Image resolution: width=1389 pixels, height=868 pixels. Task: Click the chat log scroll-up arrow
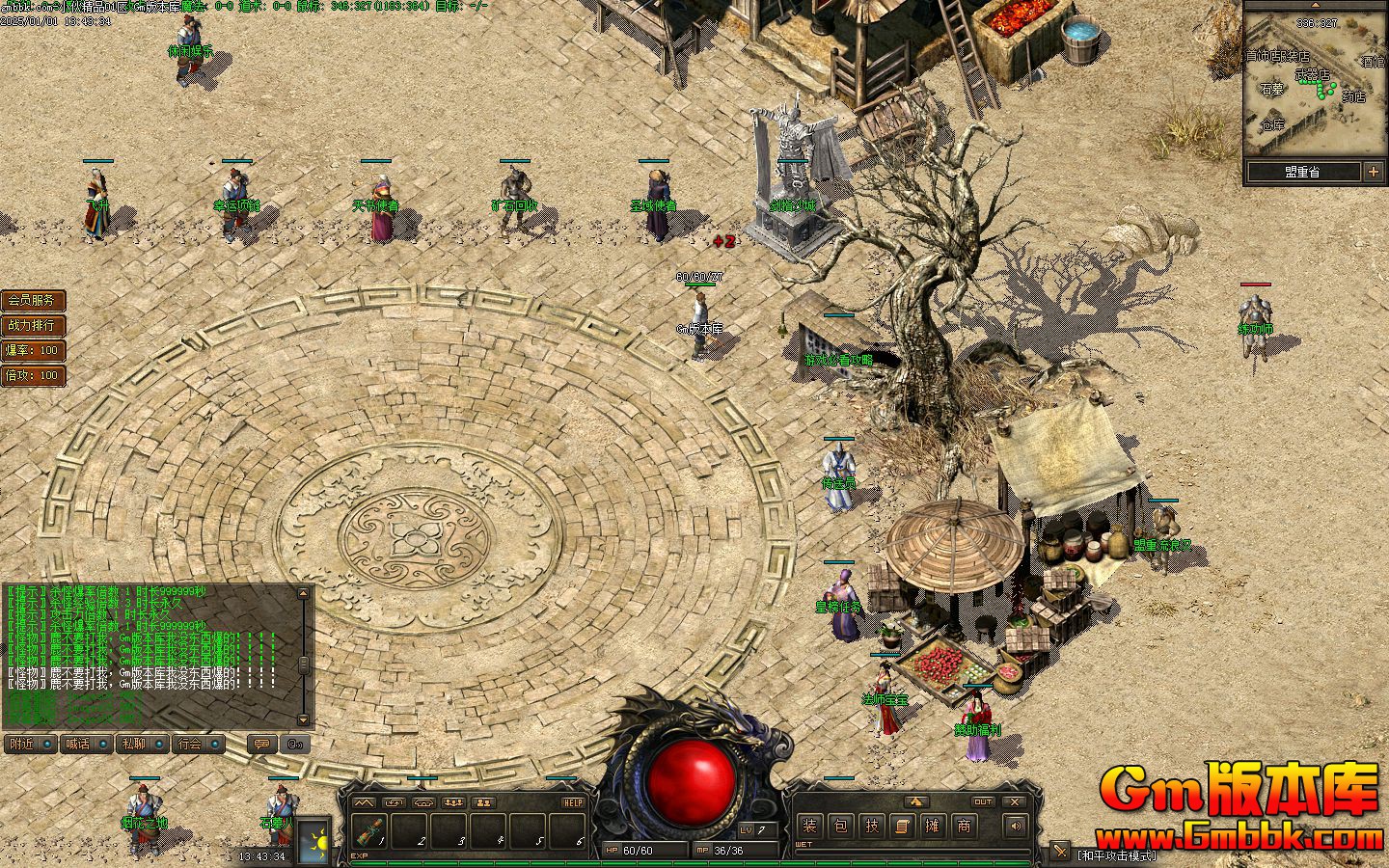pyautogui.click(x=304, y=593)
